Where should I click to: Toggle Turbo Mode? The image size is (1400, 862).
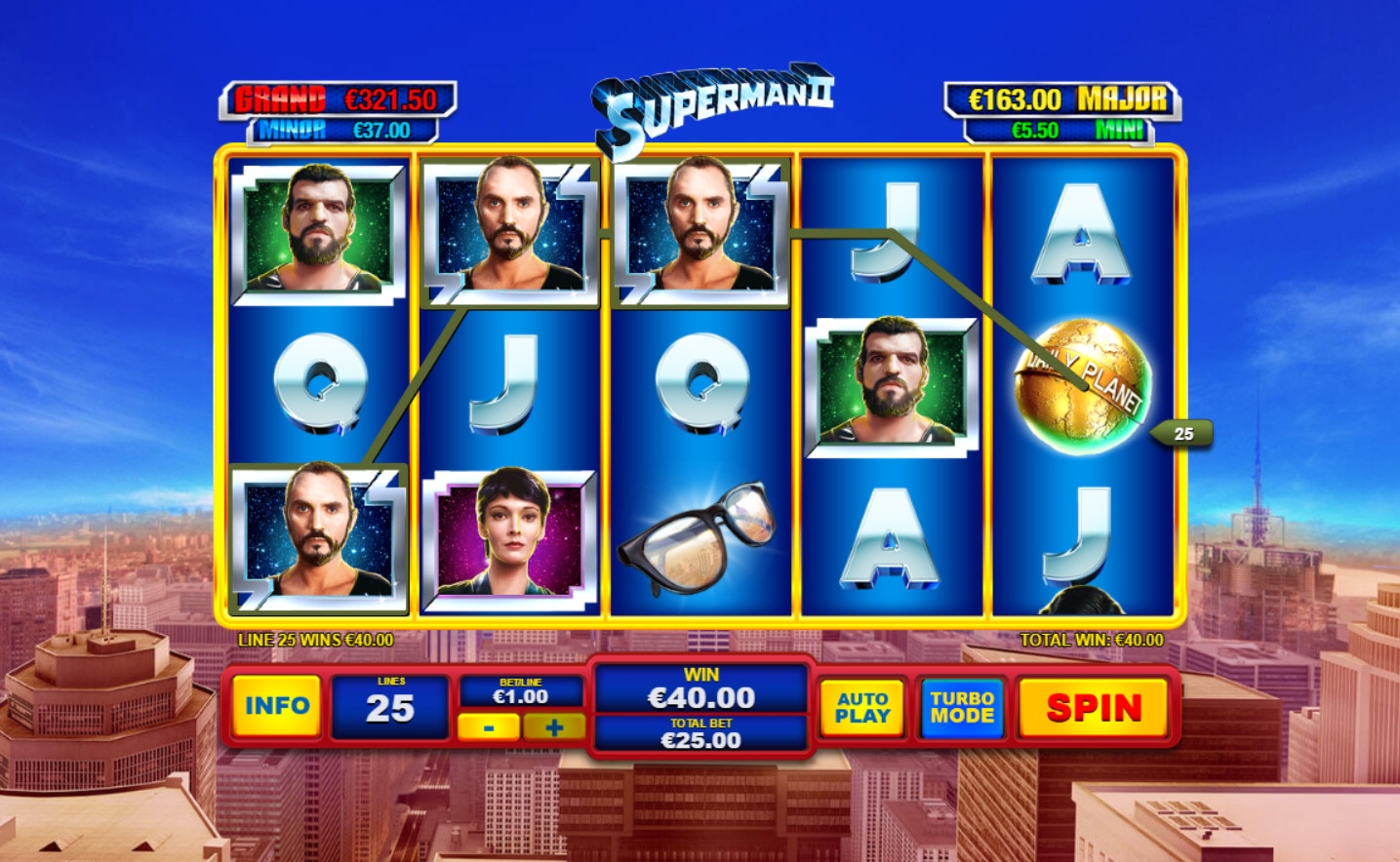click(962, 707)
